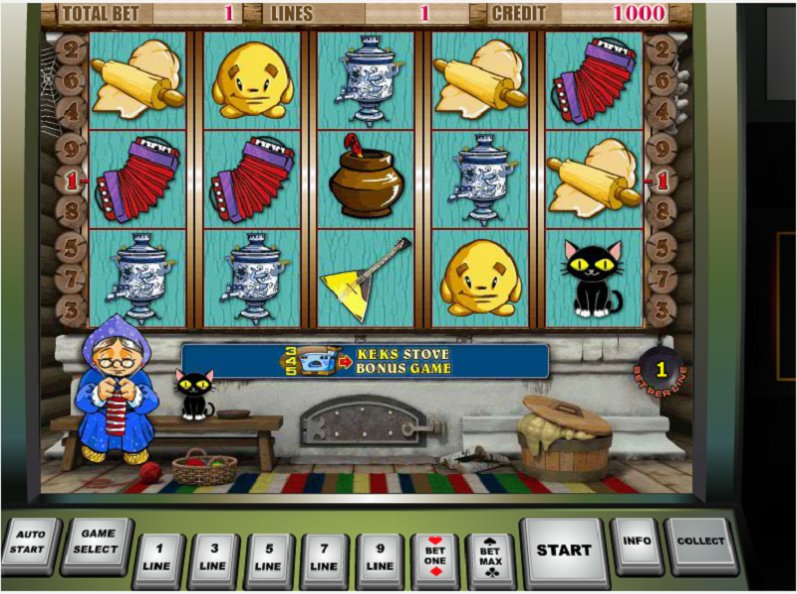Click the Bet One button
This screenshot has width=797, height=594.
click(437, 557)
